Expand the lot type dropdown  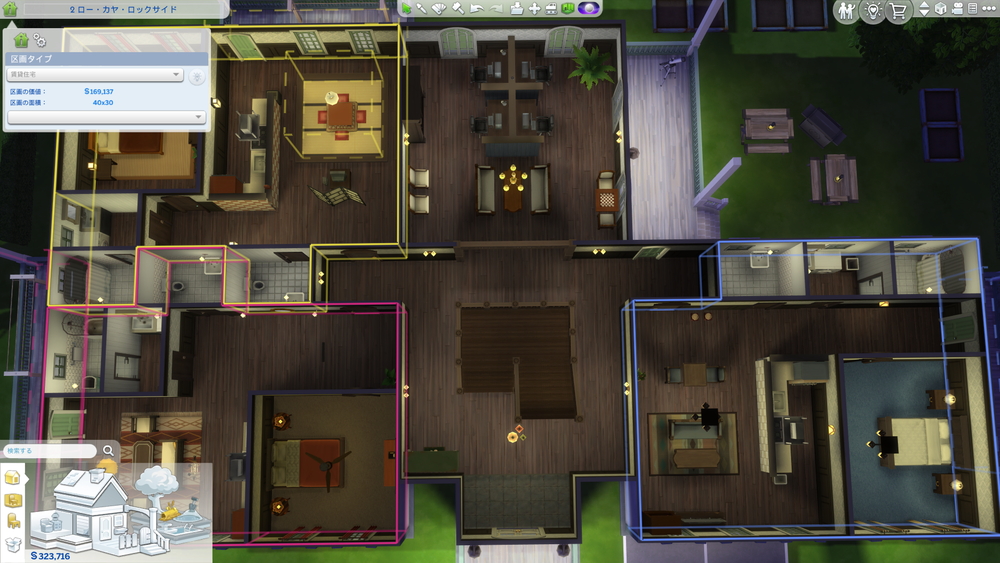tap(94, 74)
